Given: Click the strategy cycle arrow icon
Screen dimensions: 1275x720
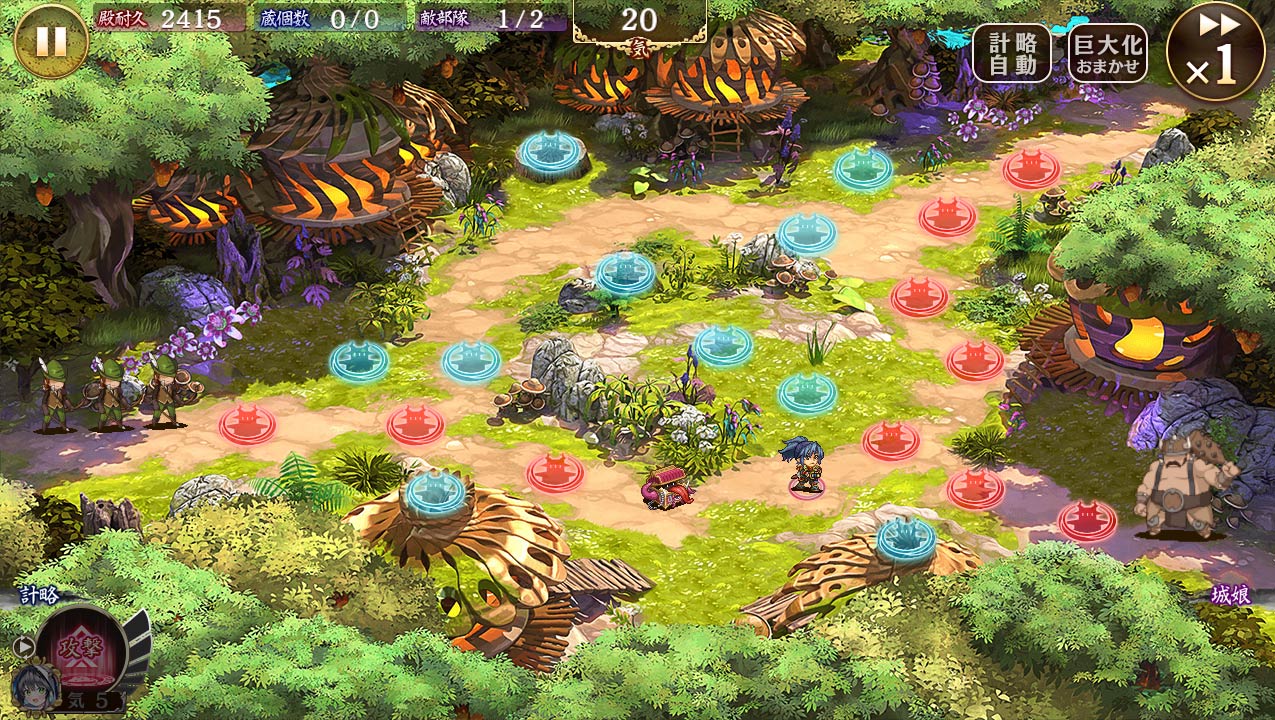Looking at the screenshot, I should click(21, 646).
